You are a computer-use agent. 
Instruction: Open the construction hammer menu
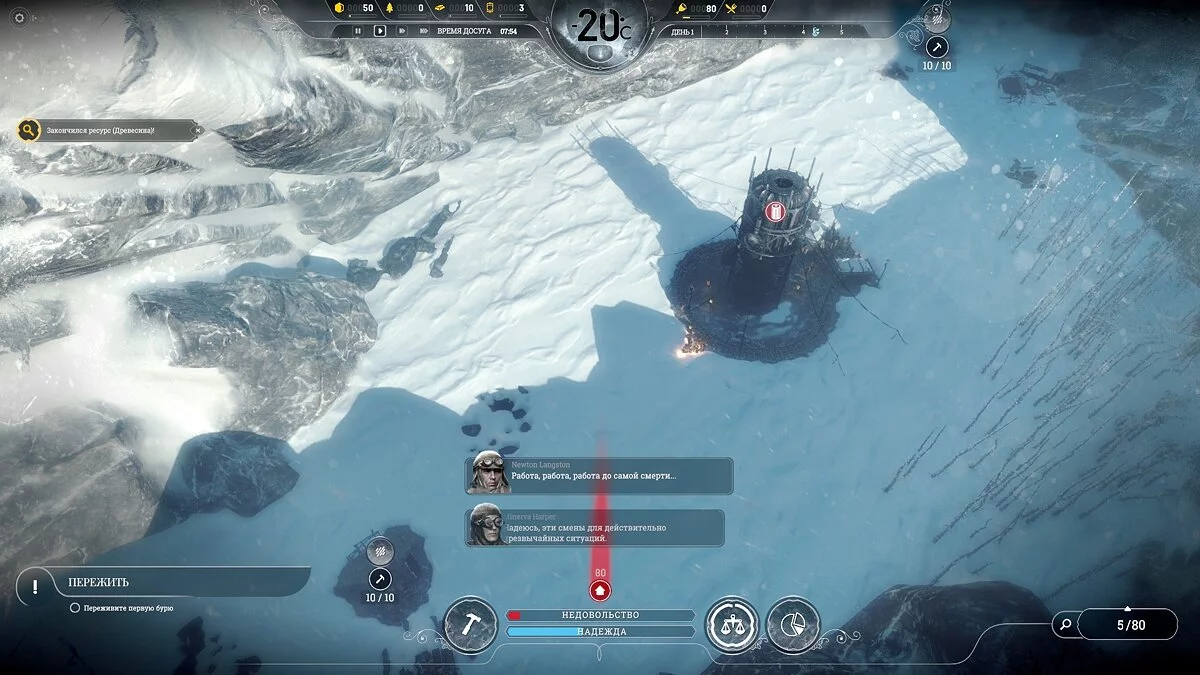pyautogui.click(x=470, y=624)
